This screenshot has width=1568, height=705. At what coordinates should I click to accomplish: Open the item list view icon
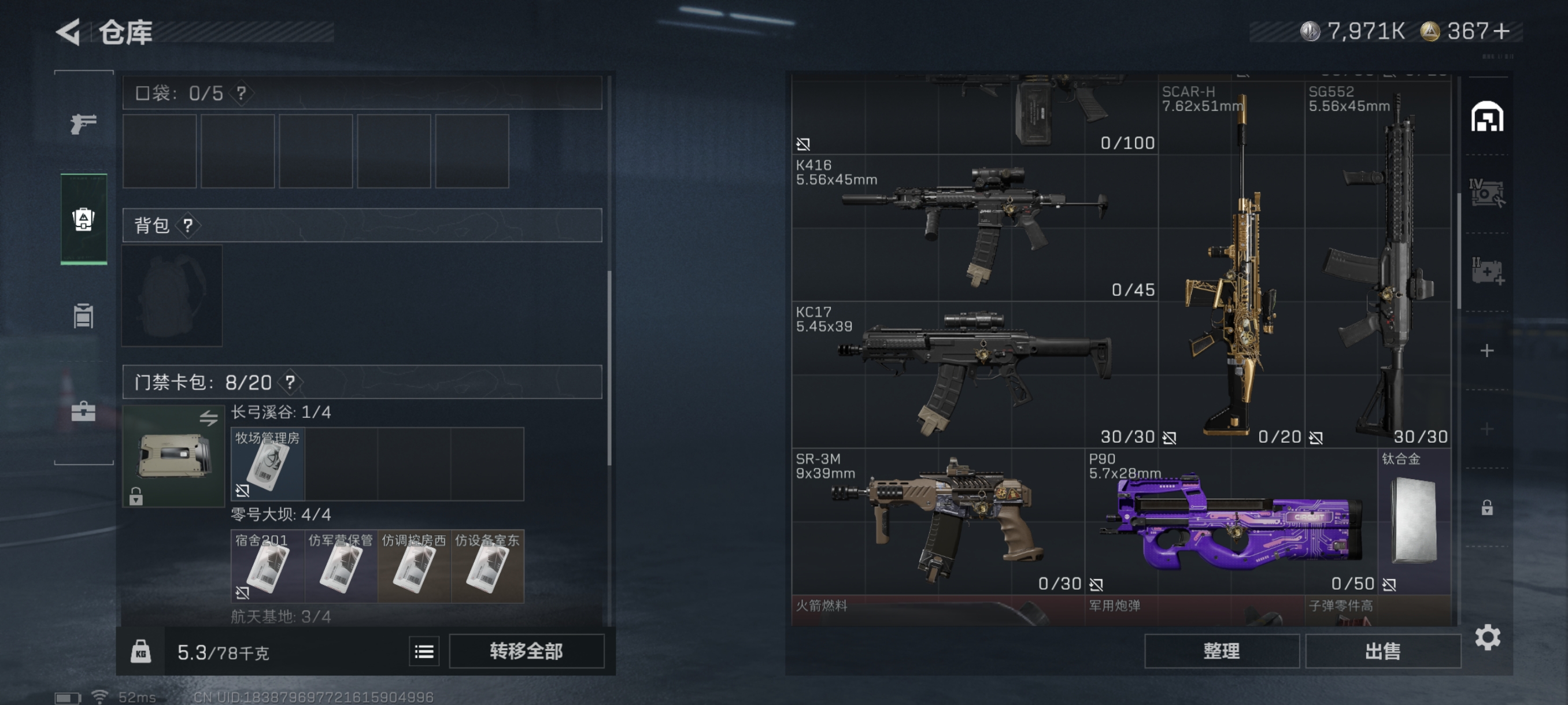[x=424, y=651]
